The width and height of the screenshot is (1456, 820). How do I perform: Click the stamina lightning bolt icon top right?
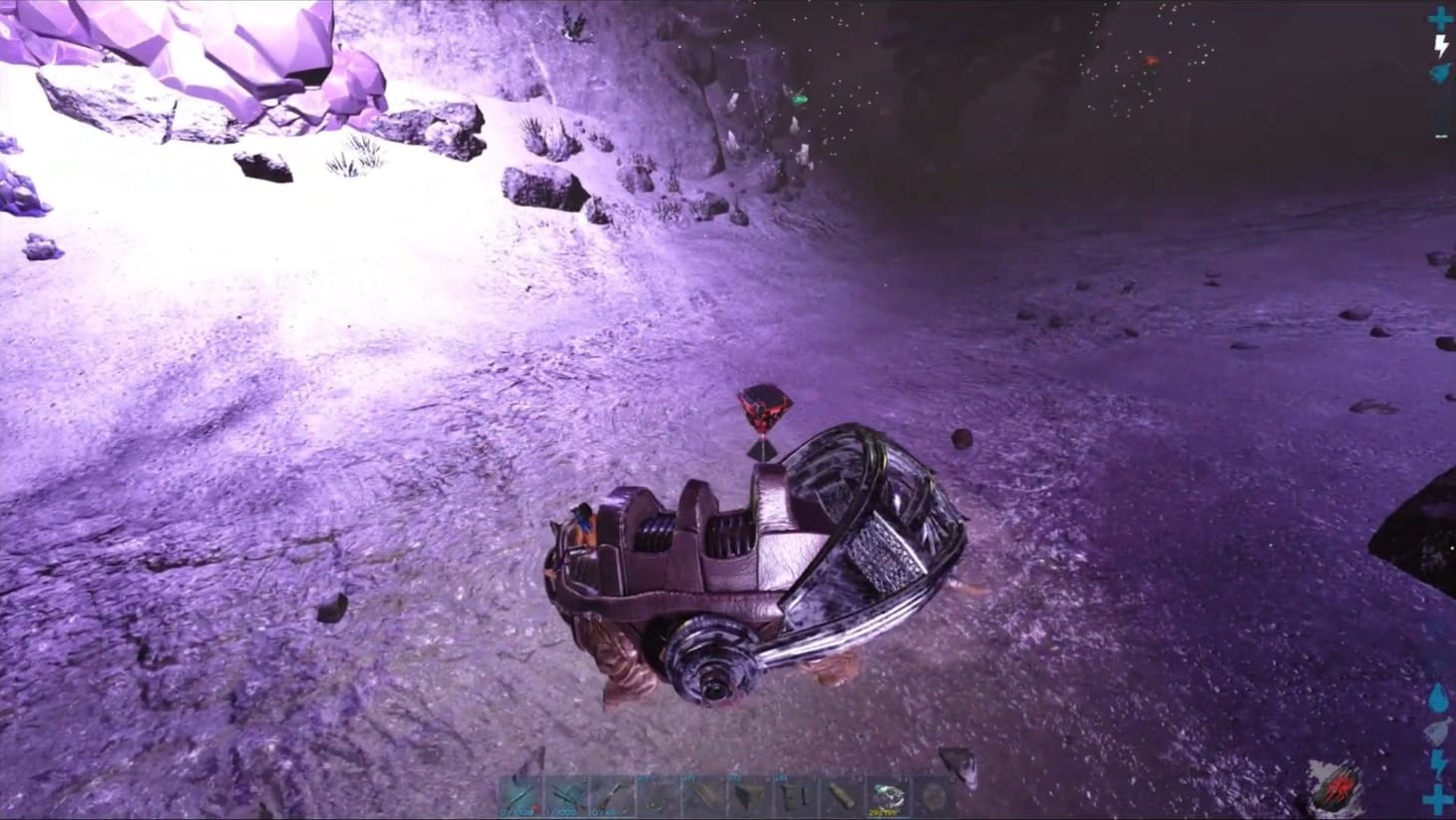[1440, 44]
